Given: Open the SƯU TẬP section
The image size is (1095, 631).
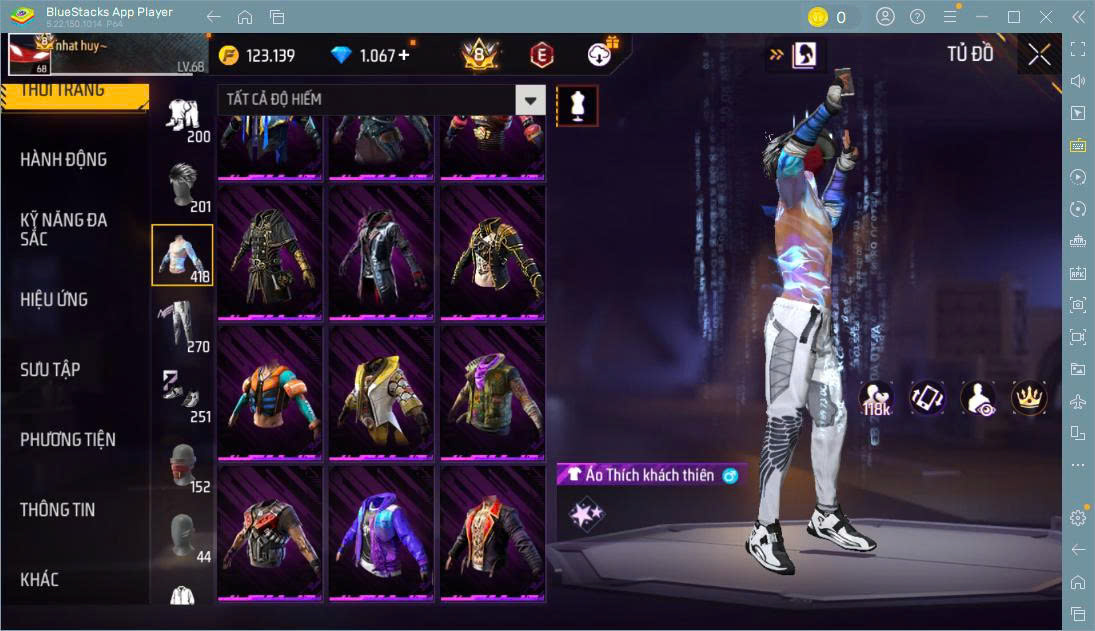Looking at the screenshot, I should 50,370.
